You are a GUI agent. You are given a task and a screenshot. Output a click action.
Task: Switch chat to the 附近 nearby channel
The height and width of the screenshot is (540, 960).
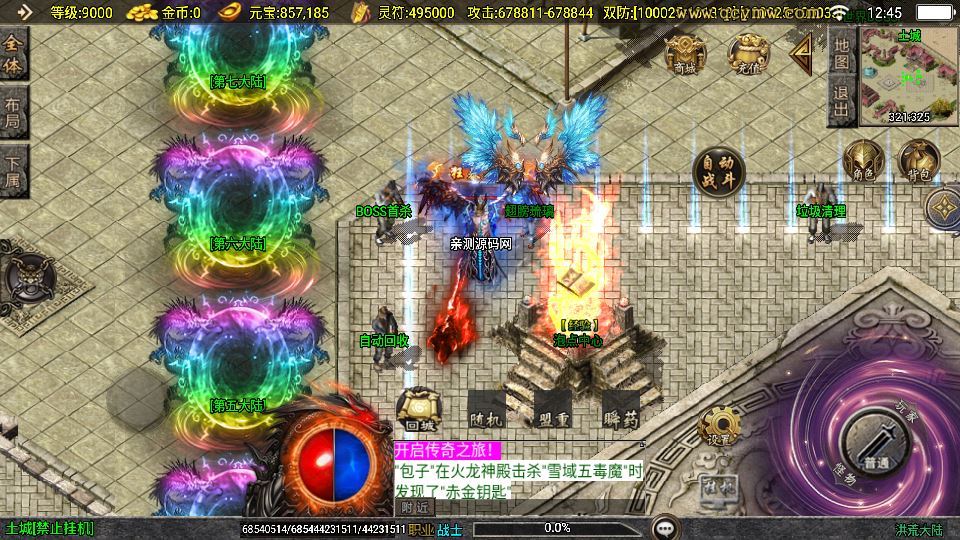(x=413, y=507)
